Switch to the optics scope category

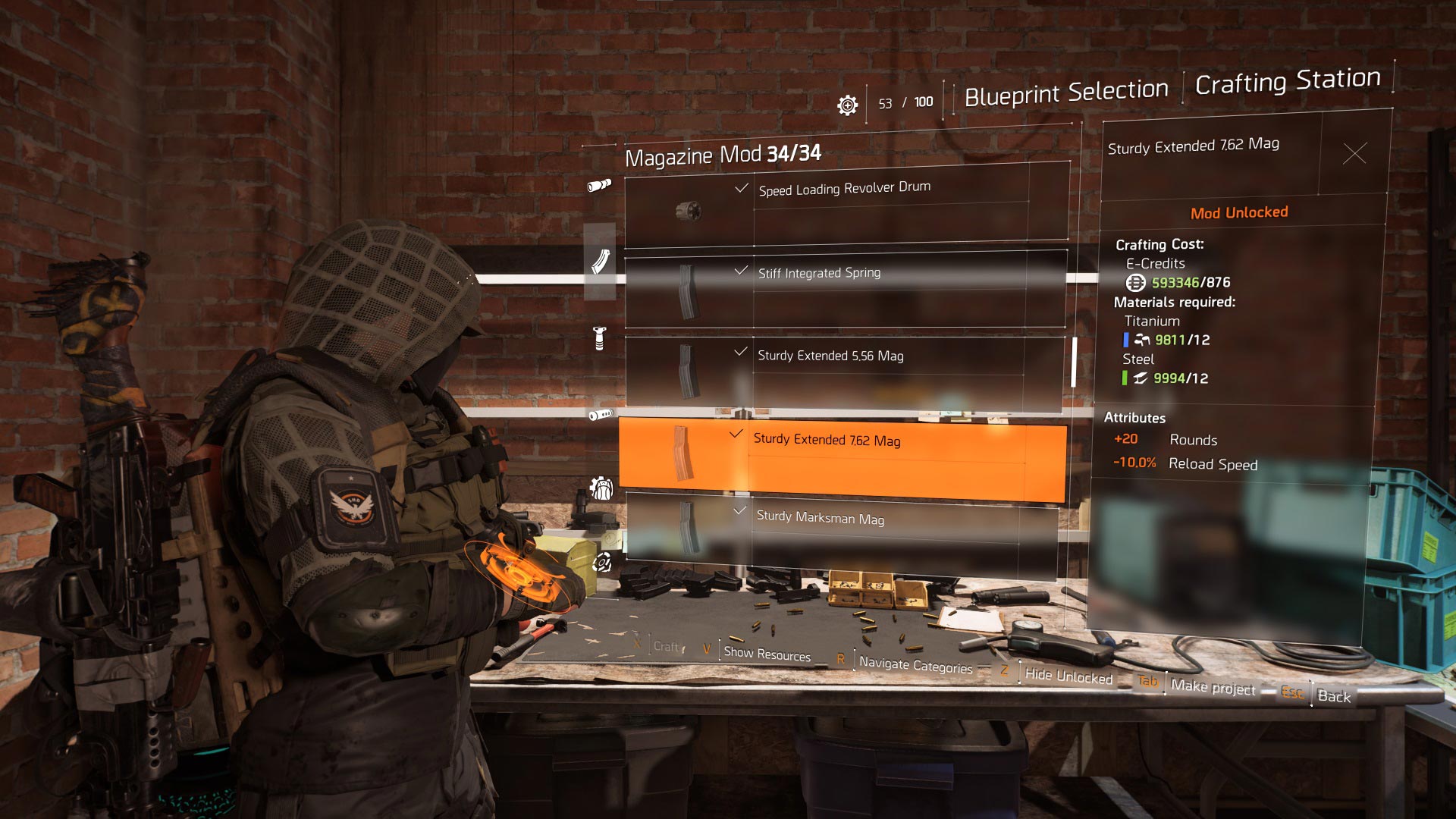[x=599, y=185]
